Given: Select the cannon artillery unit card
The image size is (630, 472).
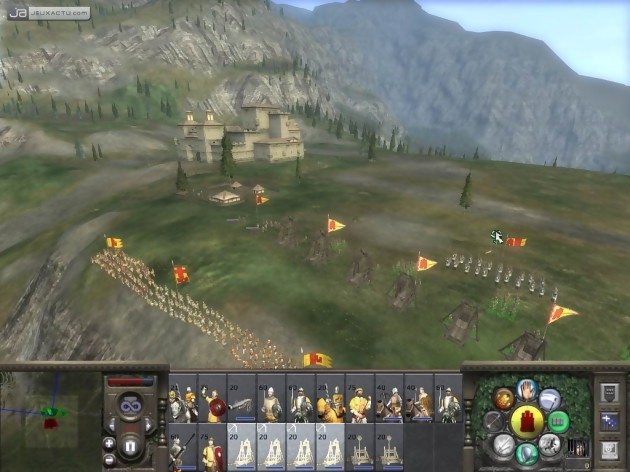Looking at the screenshot, I should tap(241, 402).
